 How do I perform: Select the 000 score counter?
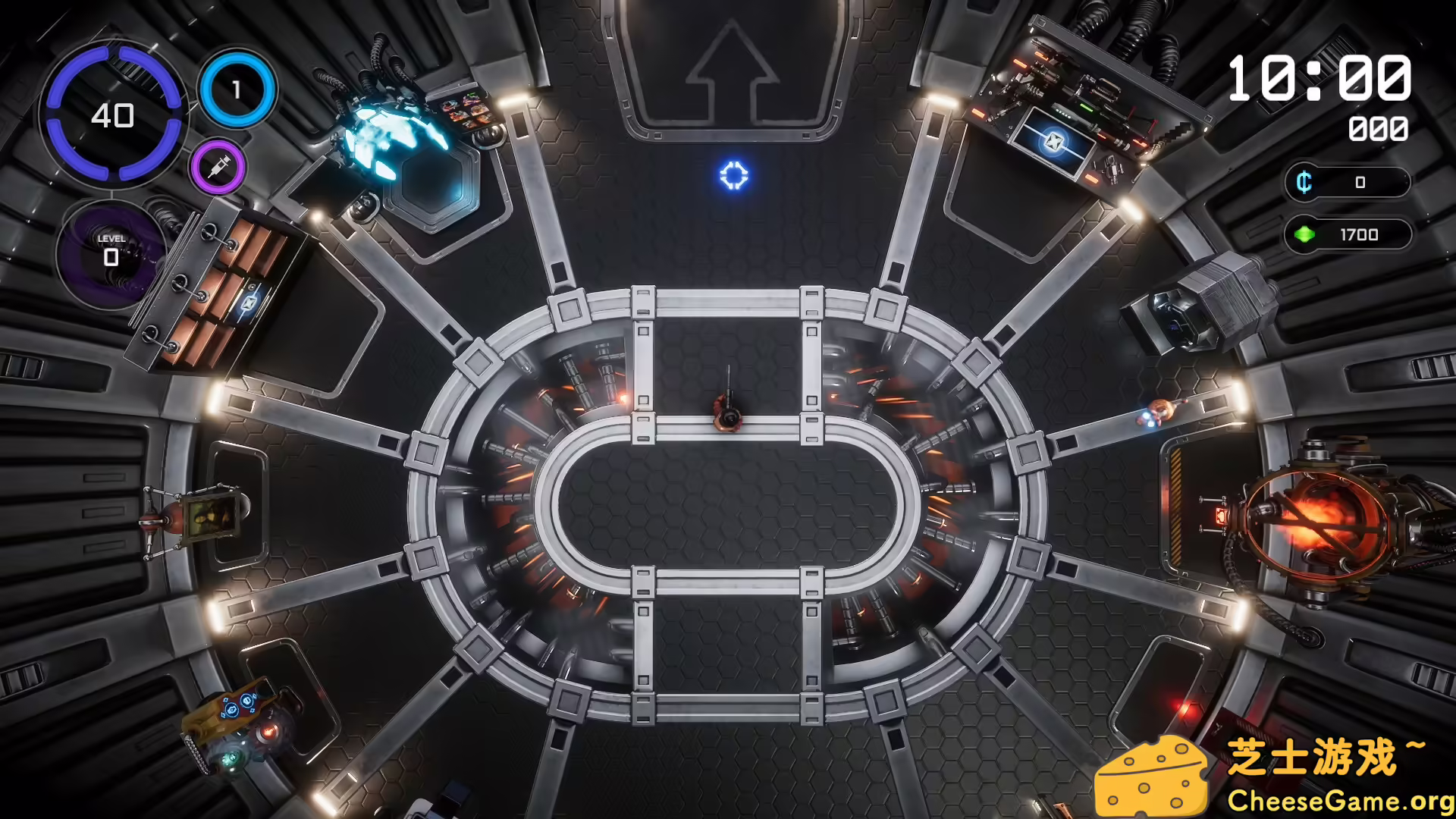point(1379,129)
